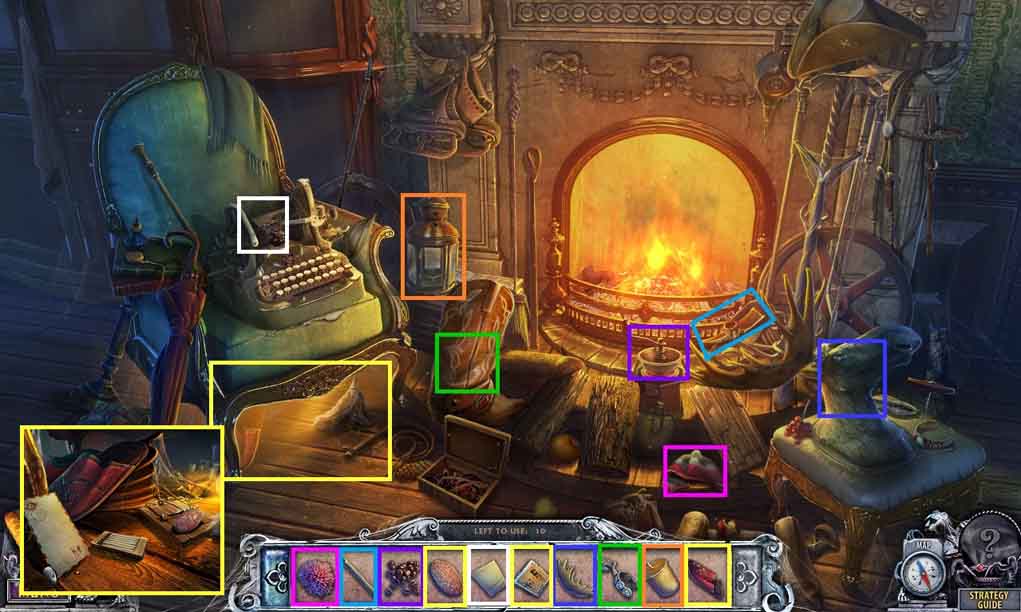The height and width of the screenshot is (612, 1021).
Task: Pick the thin stick inventory item
Action: click(359, 575)
